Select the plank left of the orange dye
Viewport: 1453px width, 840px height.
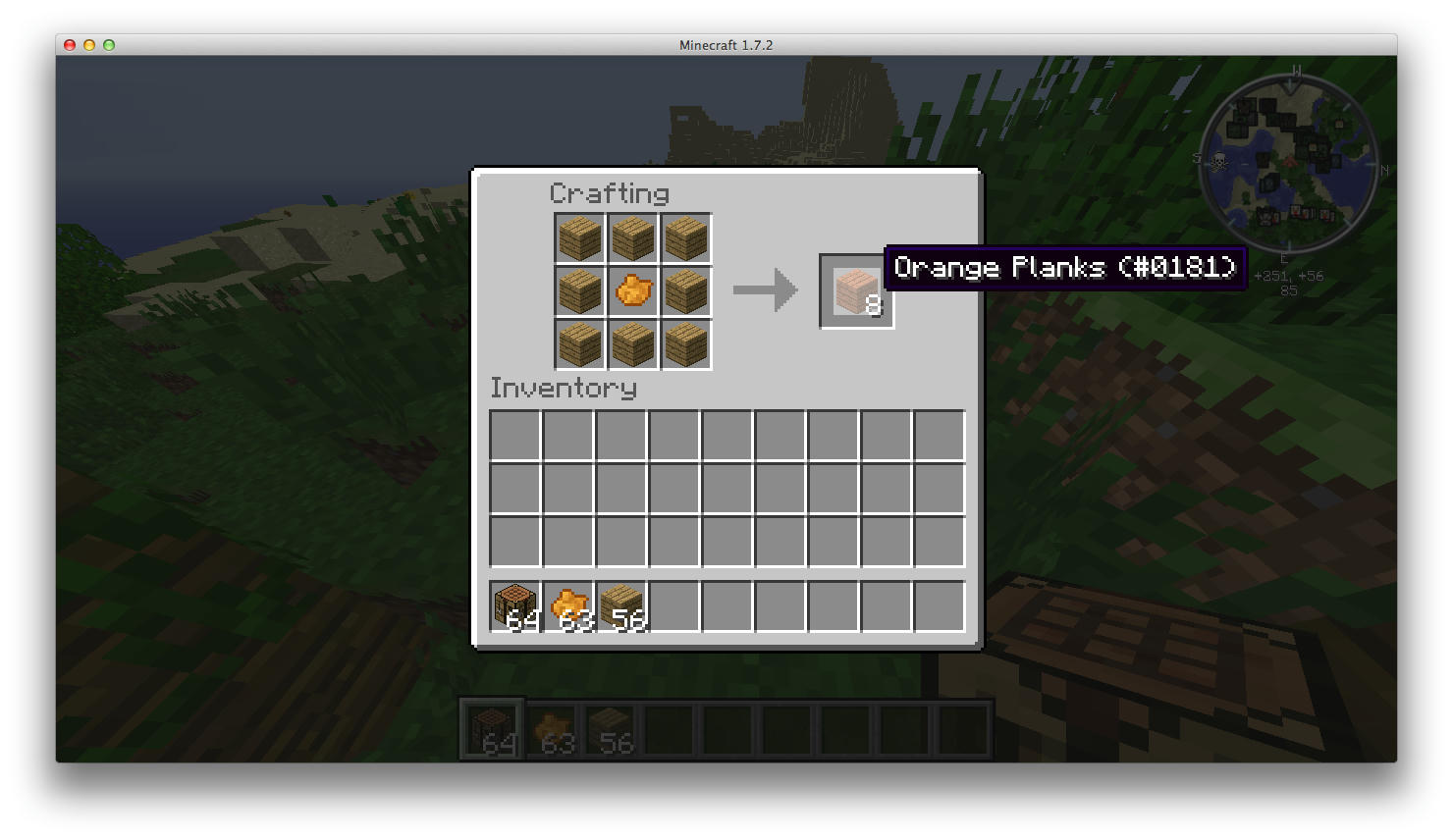[x=578, y=289]
